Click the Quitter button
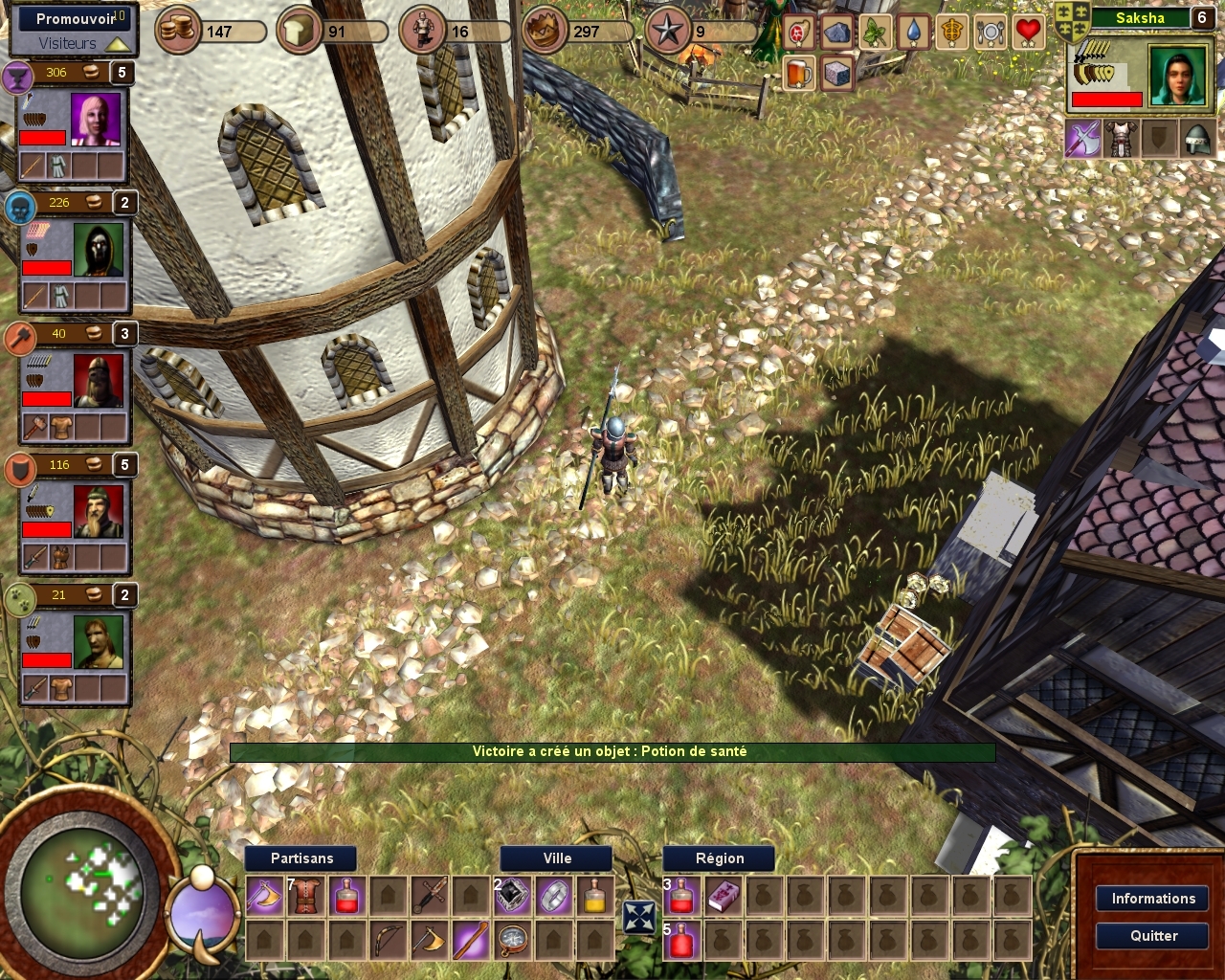The width and height of the screenshot is (1225, 980). (1152, 936)
